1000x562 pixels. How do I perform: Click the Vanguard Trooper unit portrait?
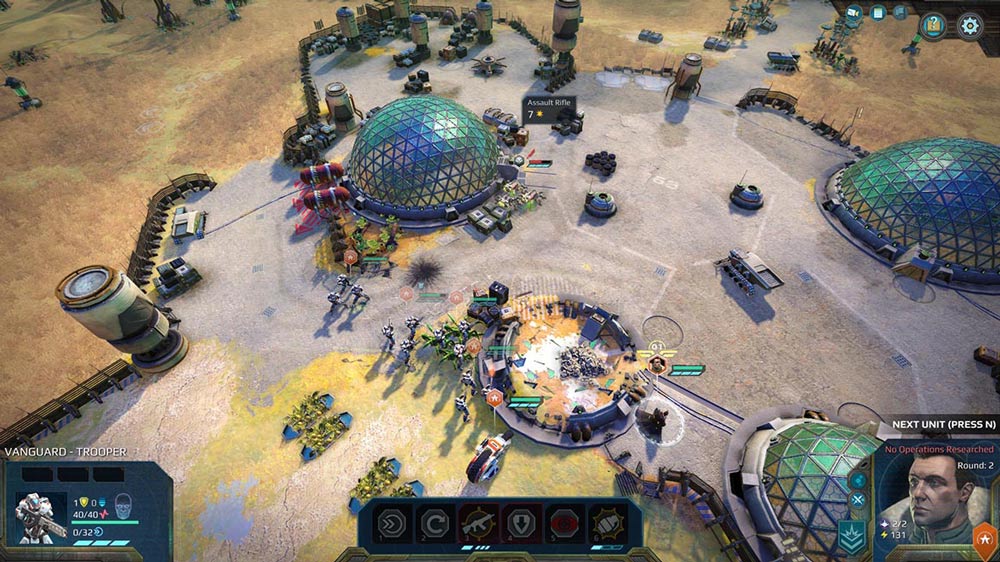[40, 517]
